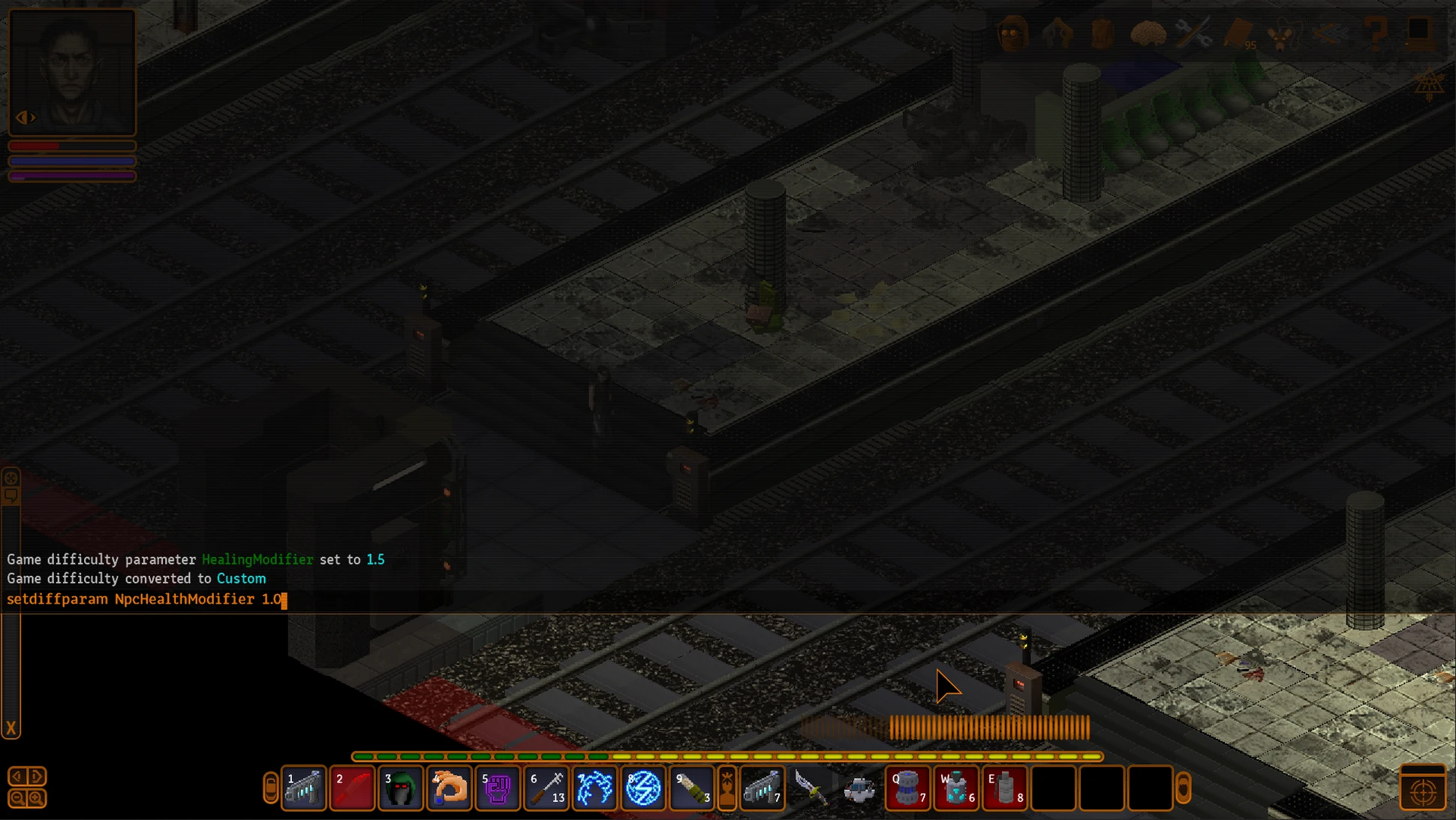This screenshot has height=820, width=1456.
Task: Open the backpack inventory
Action: [1102, 33]
